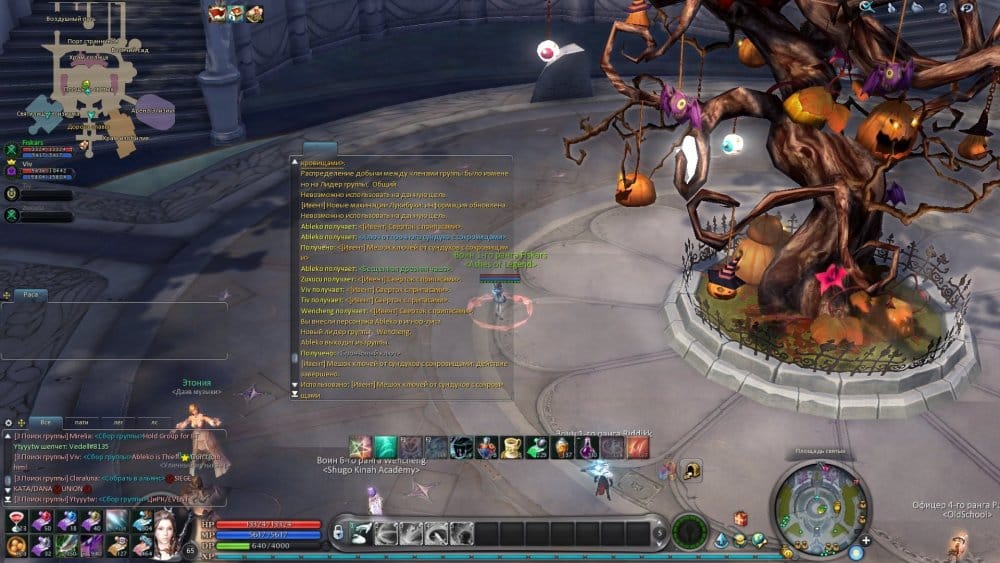Screen dimensions: 1000x563
Task: Switch to the 'Все' chat tab
Action: (44, 422)
